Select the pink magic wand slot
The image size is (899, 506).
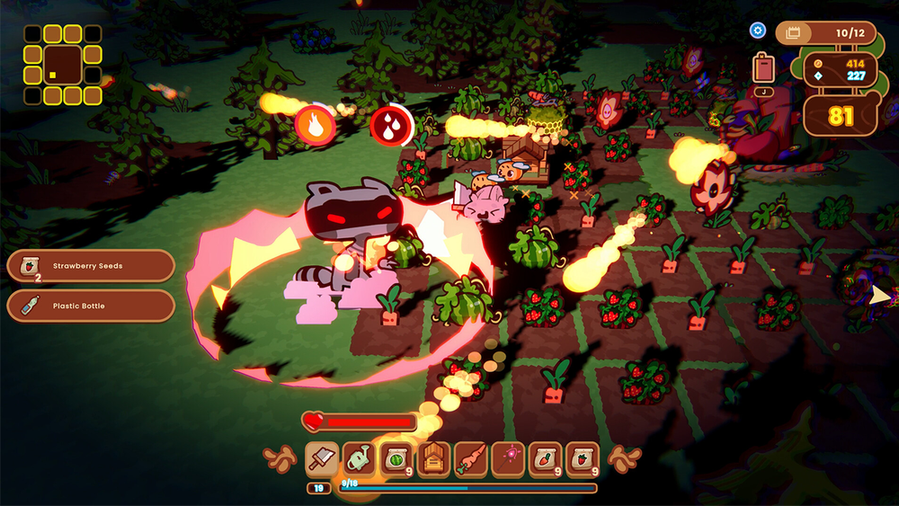[508, 459]
